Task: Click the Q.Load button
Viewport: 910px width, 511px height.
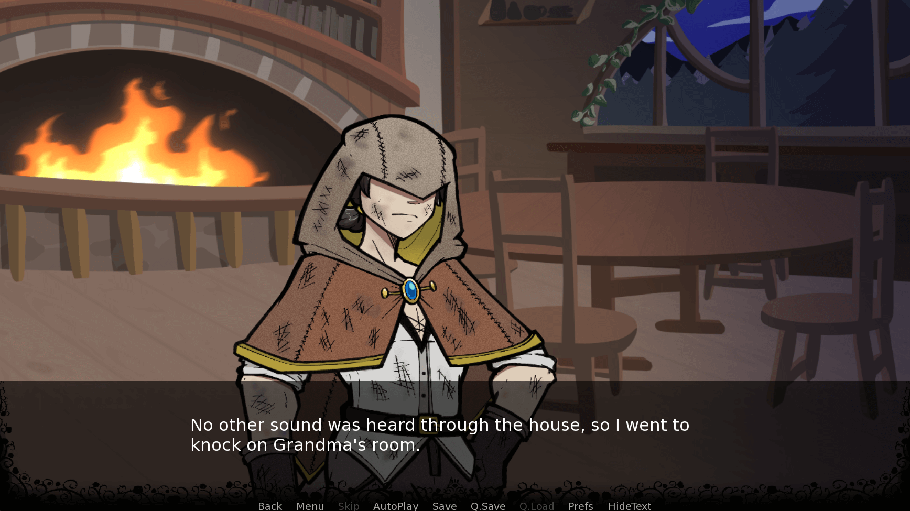Action: [x=537, y=506]
